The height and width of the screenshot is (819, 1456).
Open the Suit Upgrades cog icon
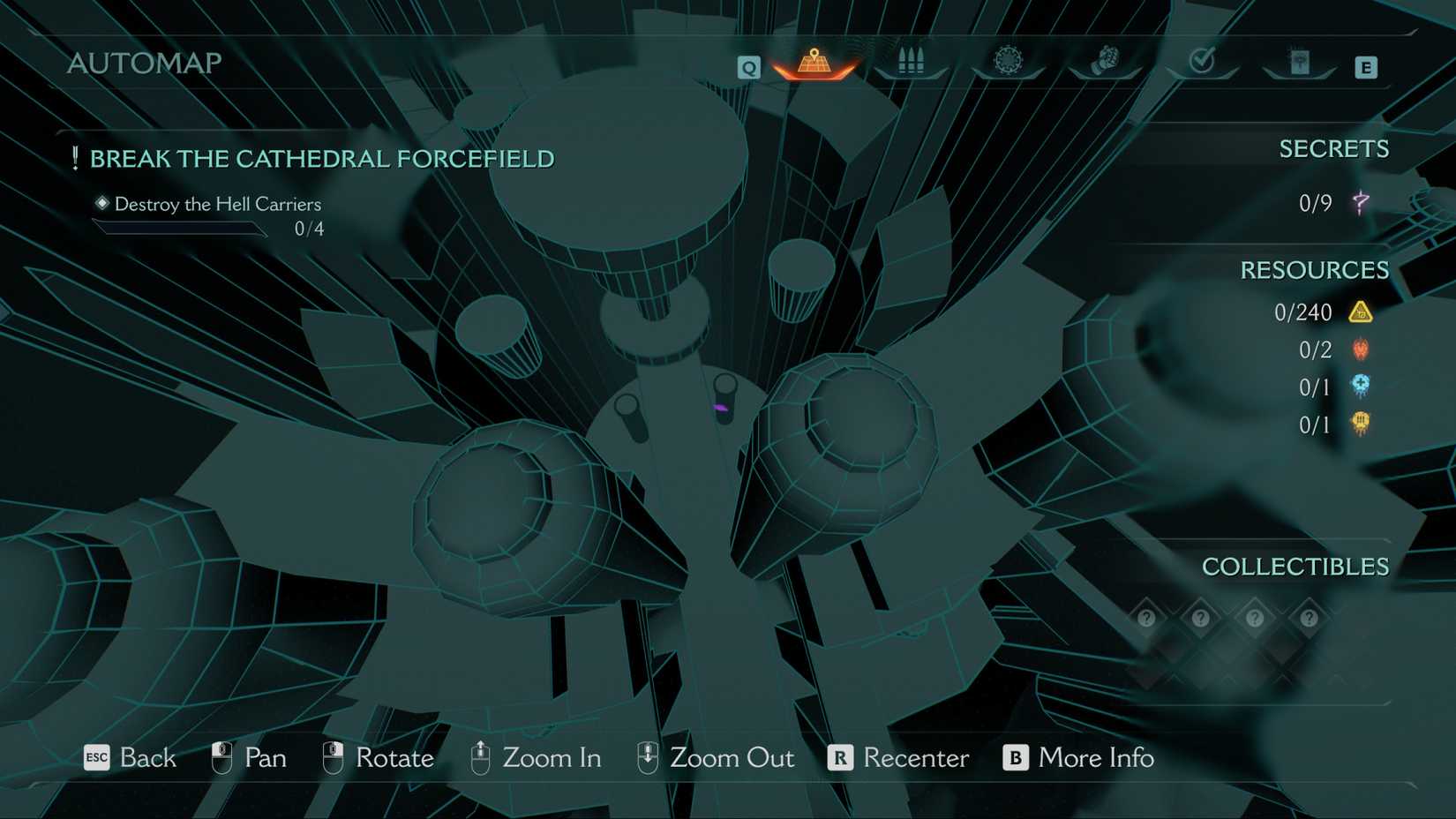click(x=1008, y=60)
